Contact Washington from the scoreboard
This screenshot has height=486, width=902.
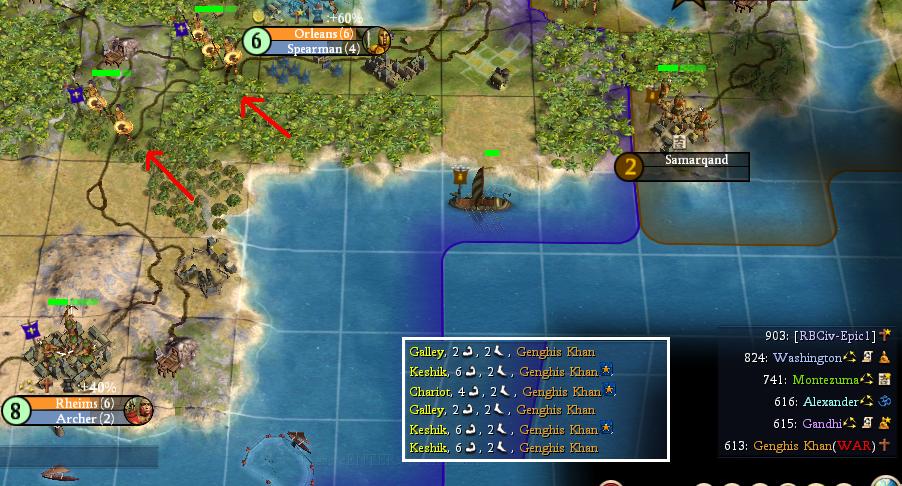808,357
